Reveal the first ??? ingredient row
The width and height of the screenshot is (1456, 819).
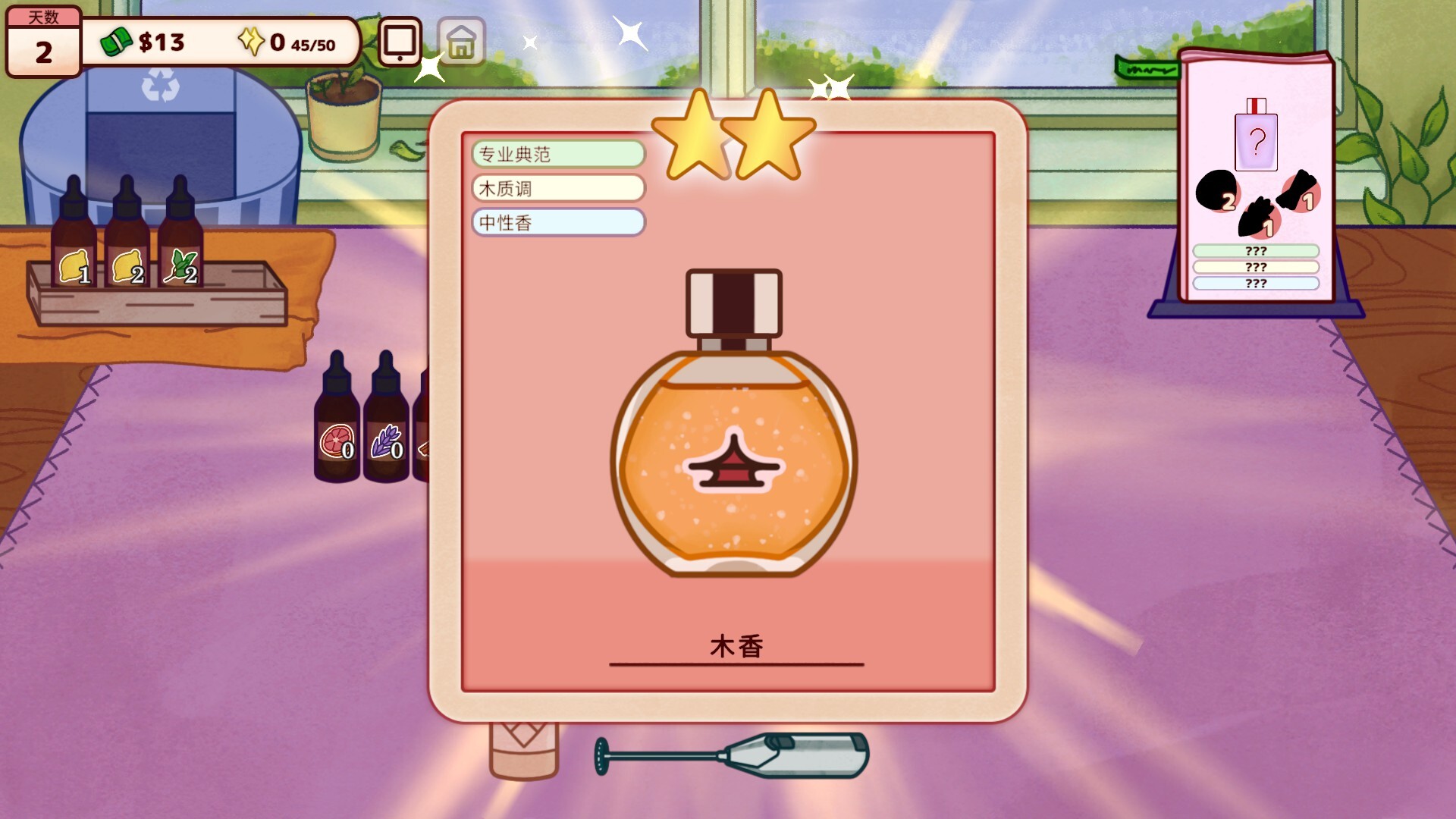[x=1255, y=249]
